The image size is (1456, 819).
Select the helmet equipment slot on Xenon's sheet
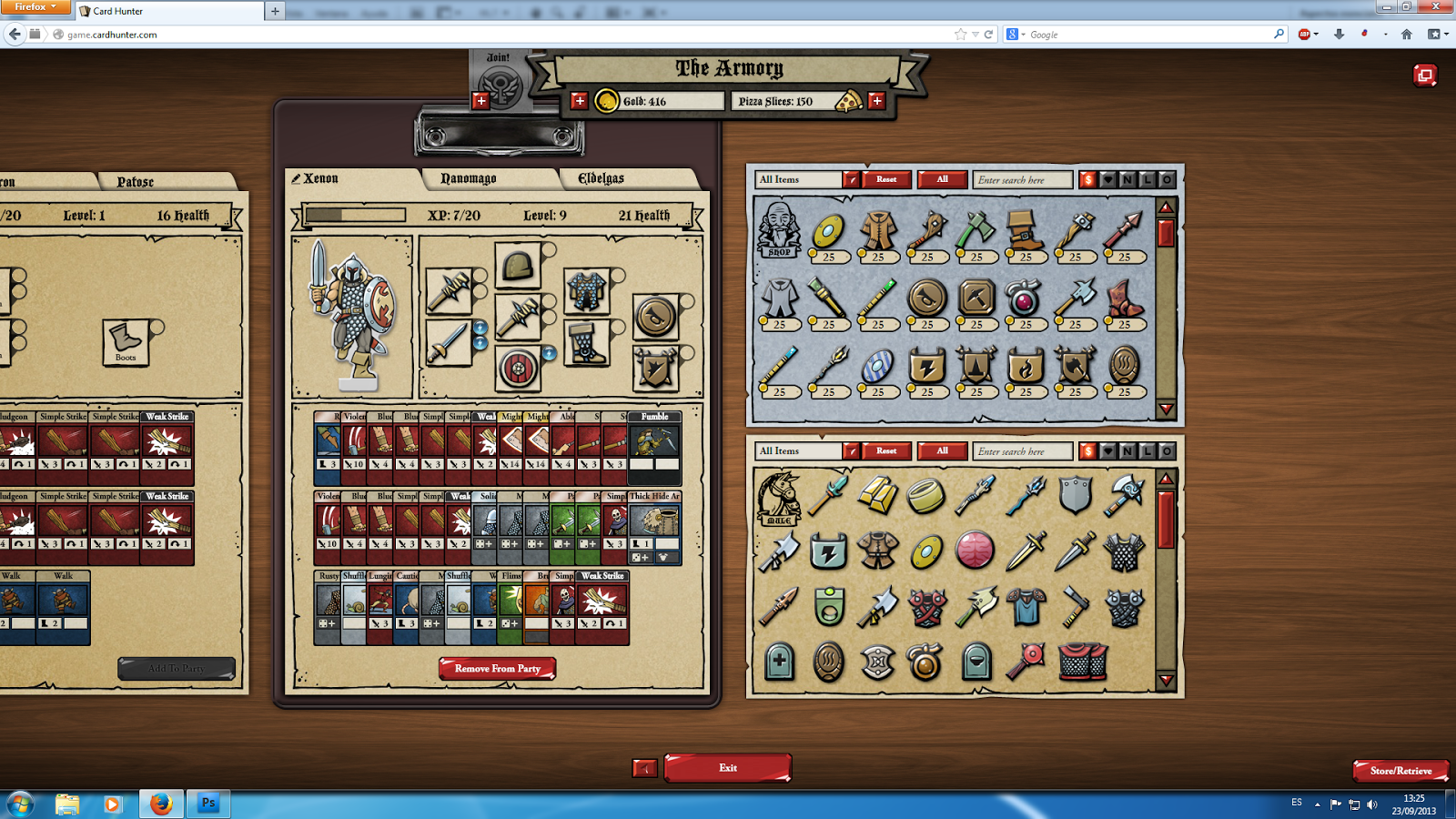(x=519, y=267)
